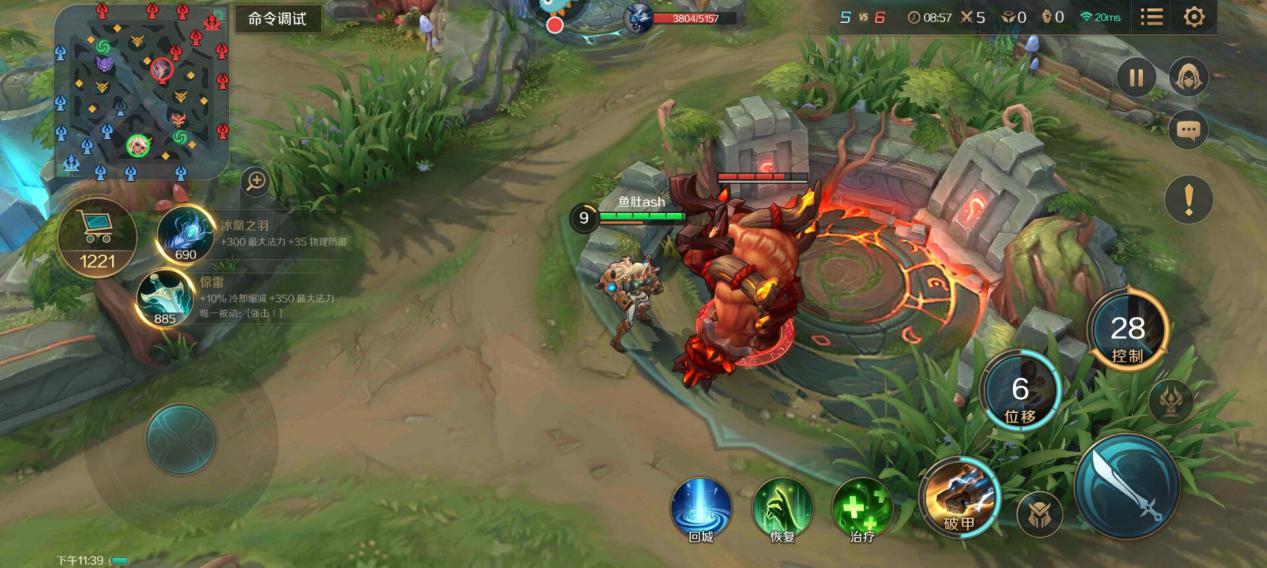The image size is (1267, 568).
Task: Open the hooded hero portrait button
Action: pyautogui.click(x=1189, y=76)
